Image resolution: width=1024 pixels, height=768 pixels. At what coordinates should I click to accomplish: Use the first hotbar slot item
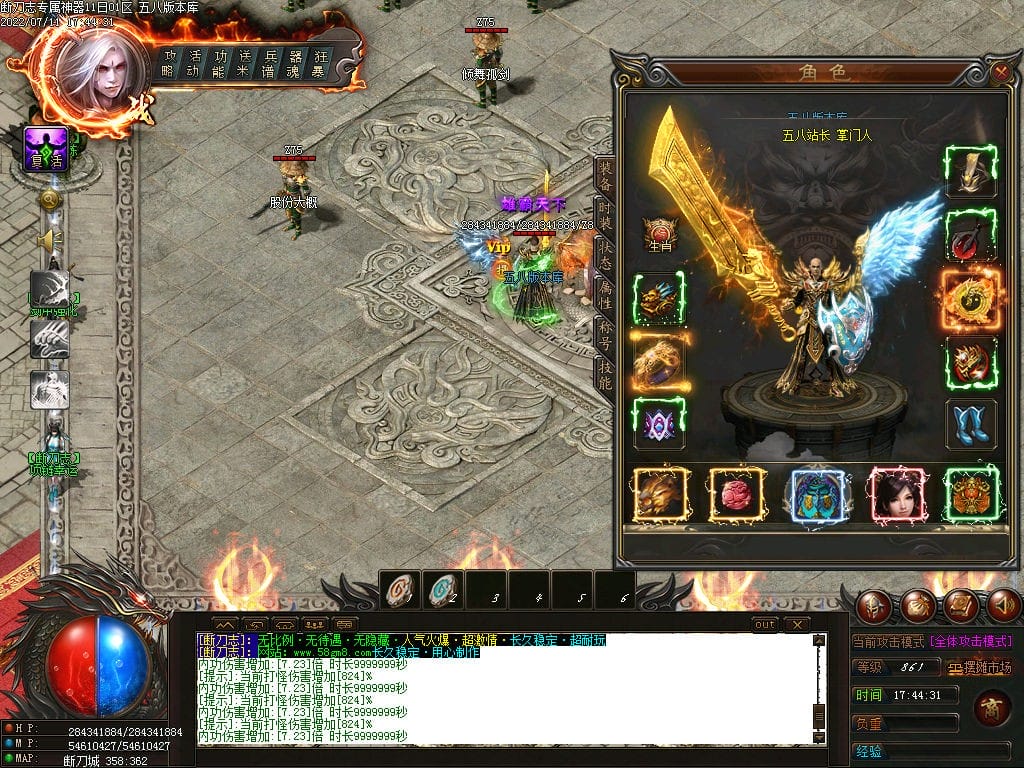pos(401,591)
